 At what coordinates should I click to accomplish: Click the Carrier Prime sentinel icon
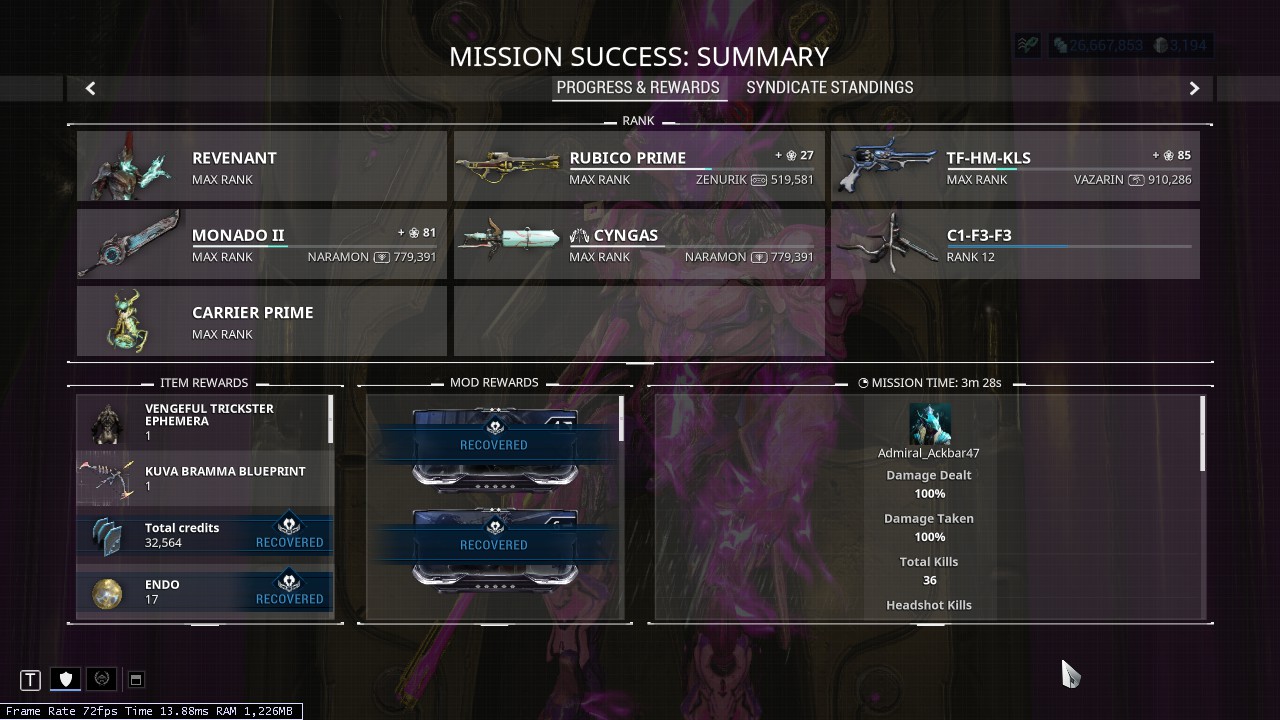(128, 320)
